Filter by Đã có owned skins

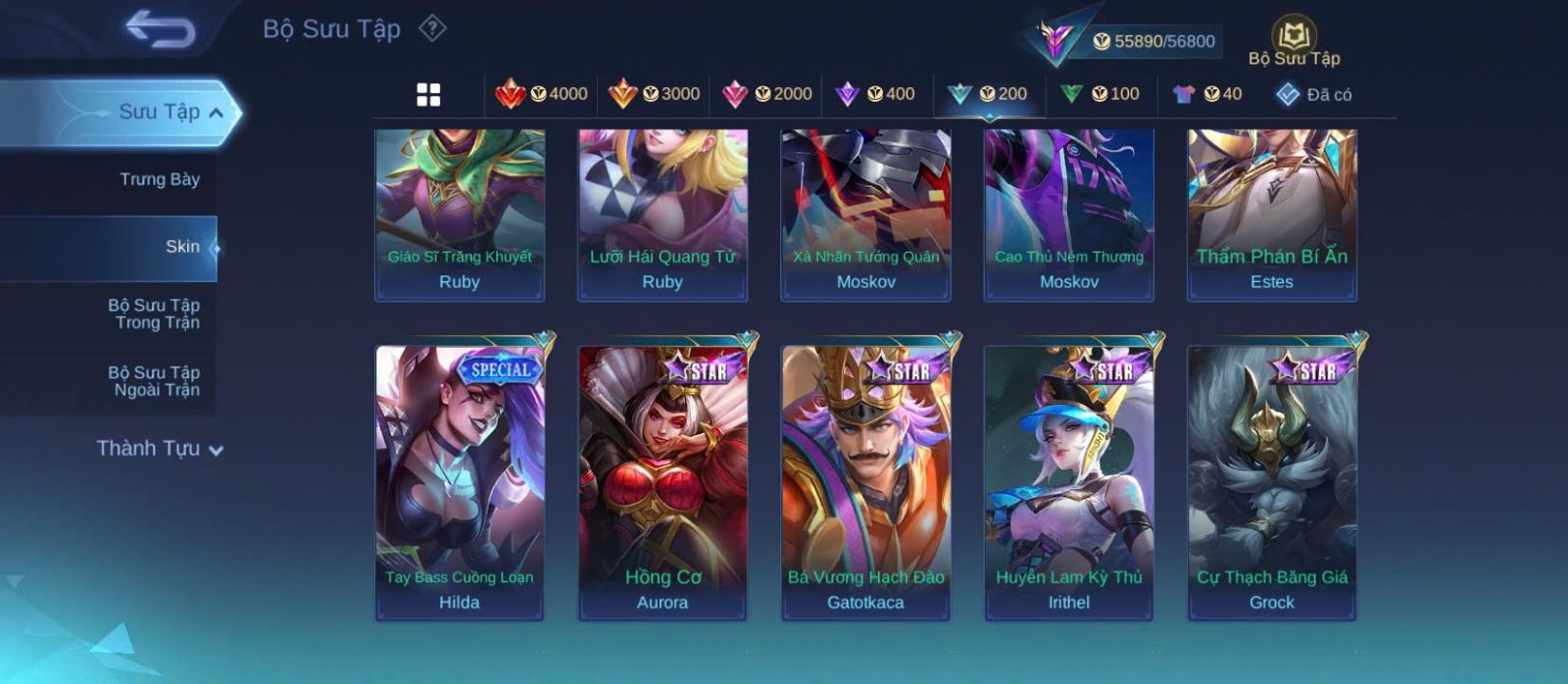tap(1314, 94)
